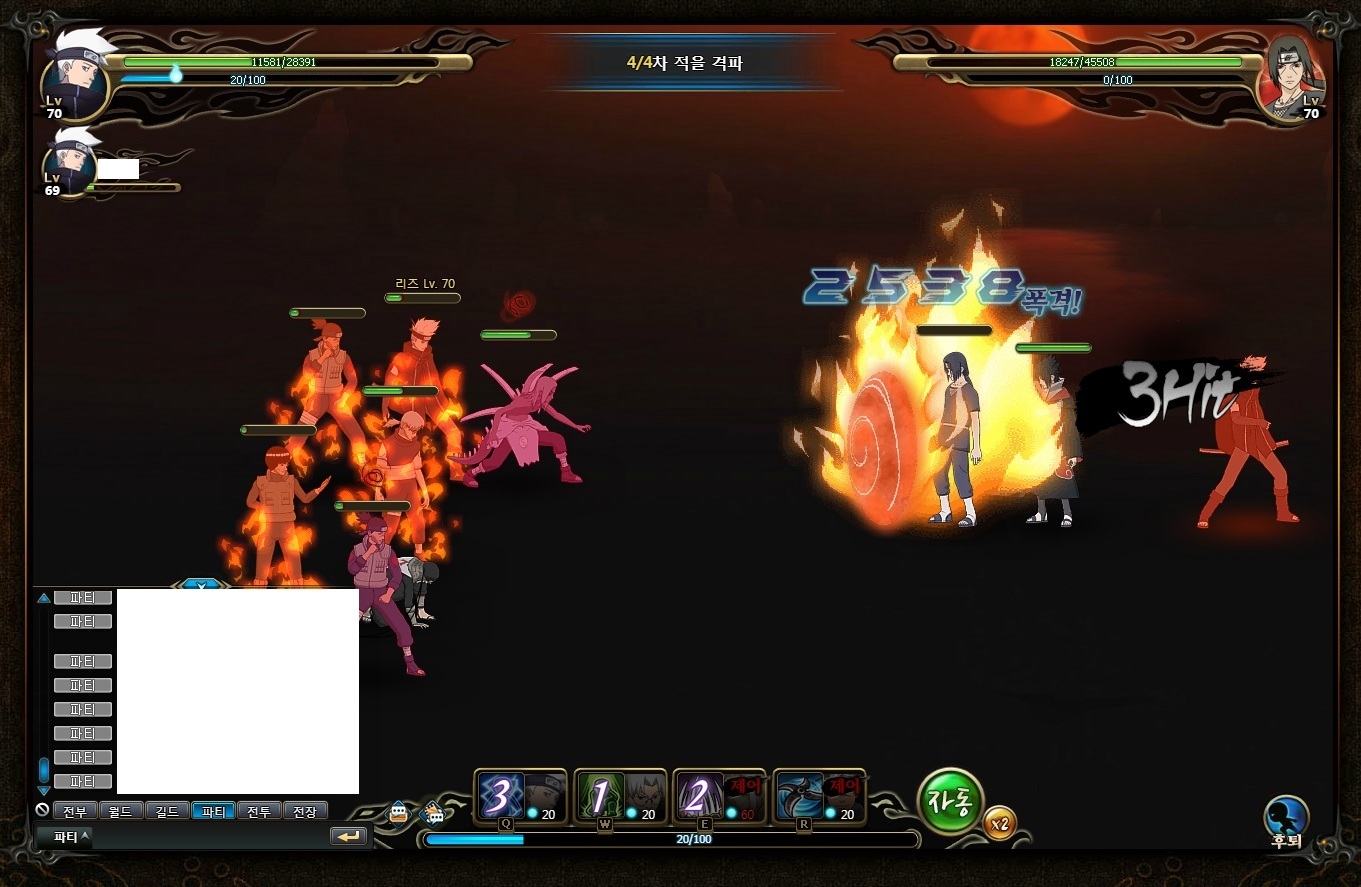The image size is (1361, 887).
Task: Click the chat block circle icon
Action: coord(42,810)
